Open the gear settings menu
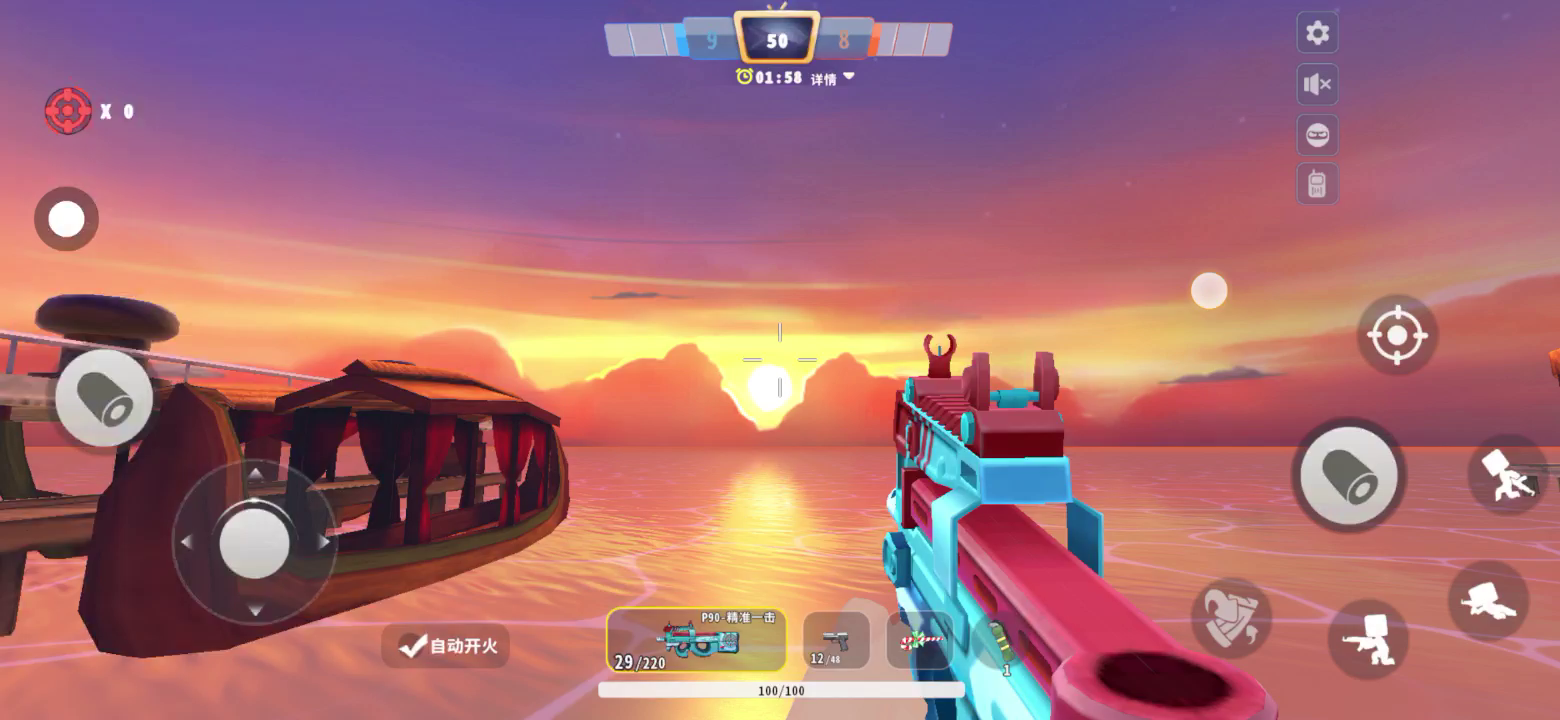 tap(1318, 34)
